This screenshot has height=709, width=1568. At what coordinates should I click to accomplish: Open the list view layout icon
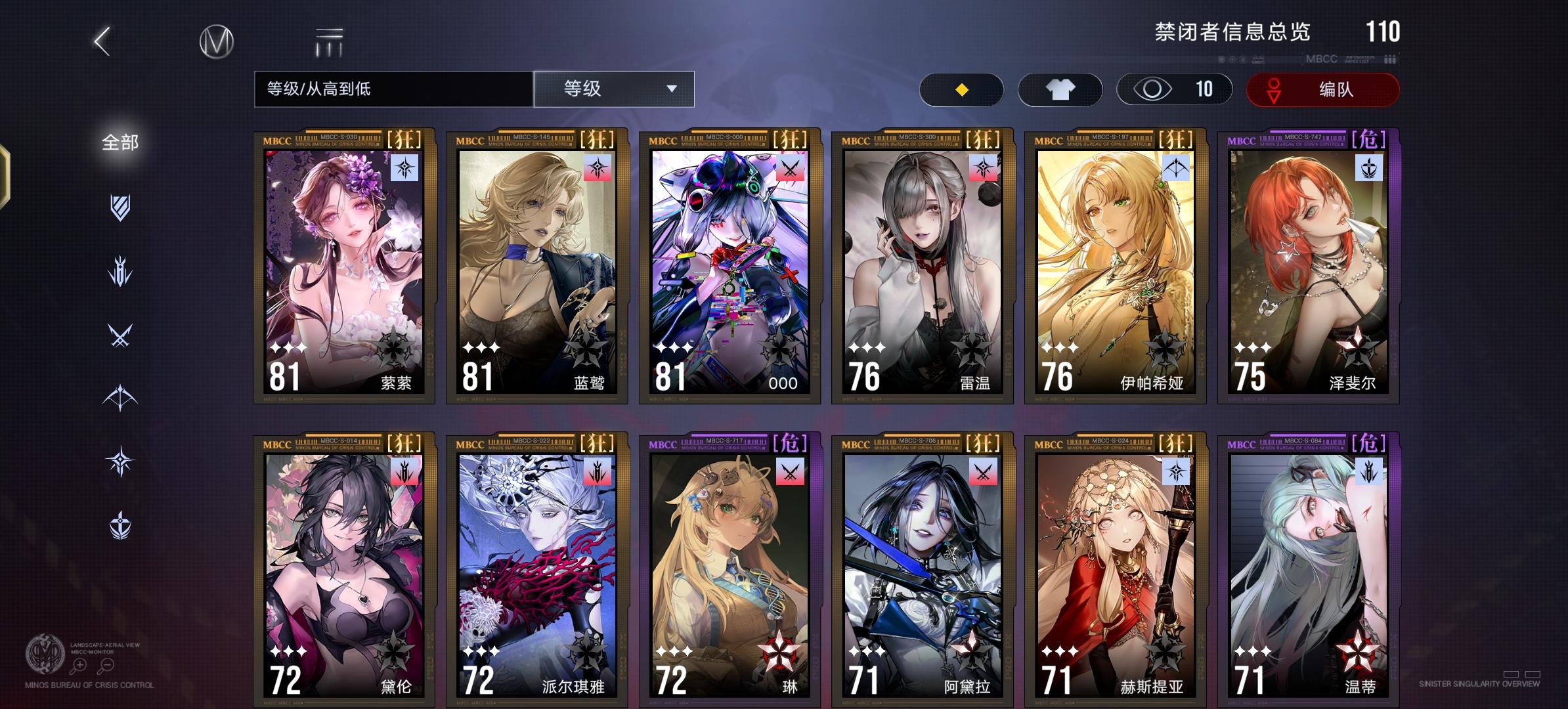point(328,41)
